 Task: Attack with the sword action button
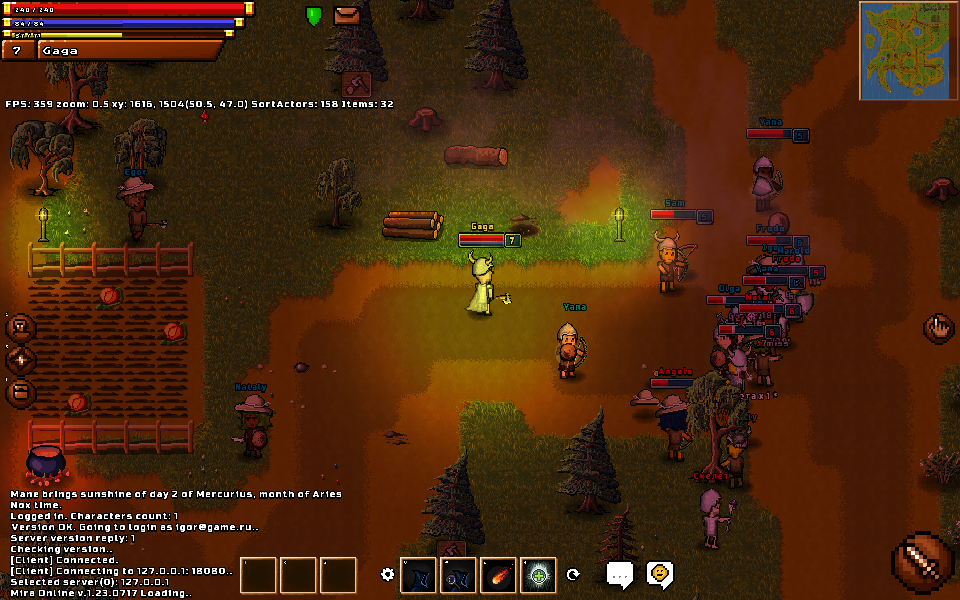(x=922, y=564)
